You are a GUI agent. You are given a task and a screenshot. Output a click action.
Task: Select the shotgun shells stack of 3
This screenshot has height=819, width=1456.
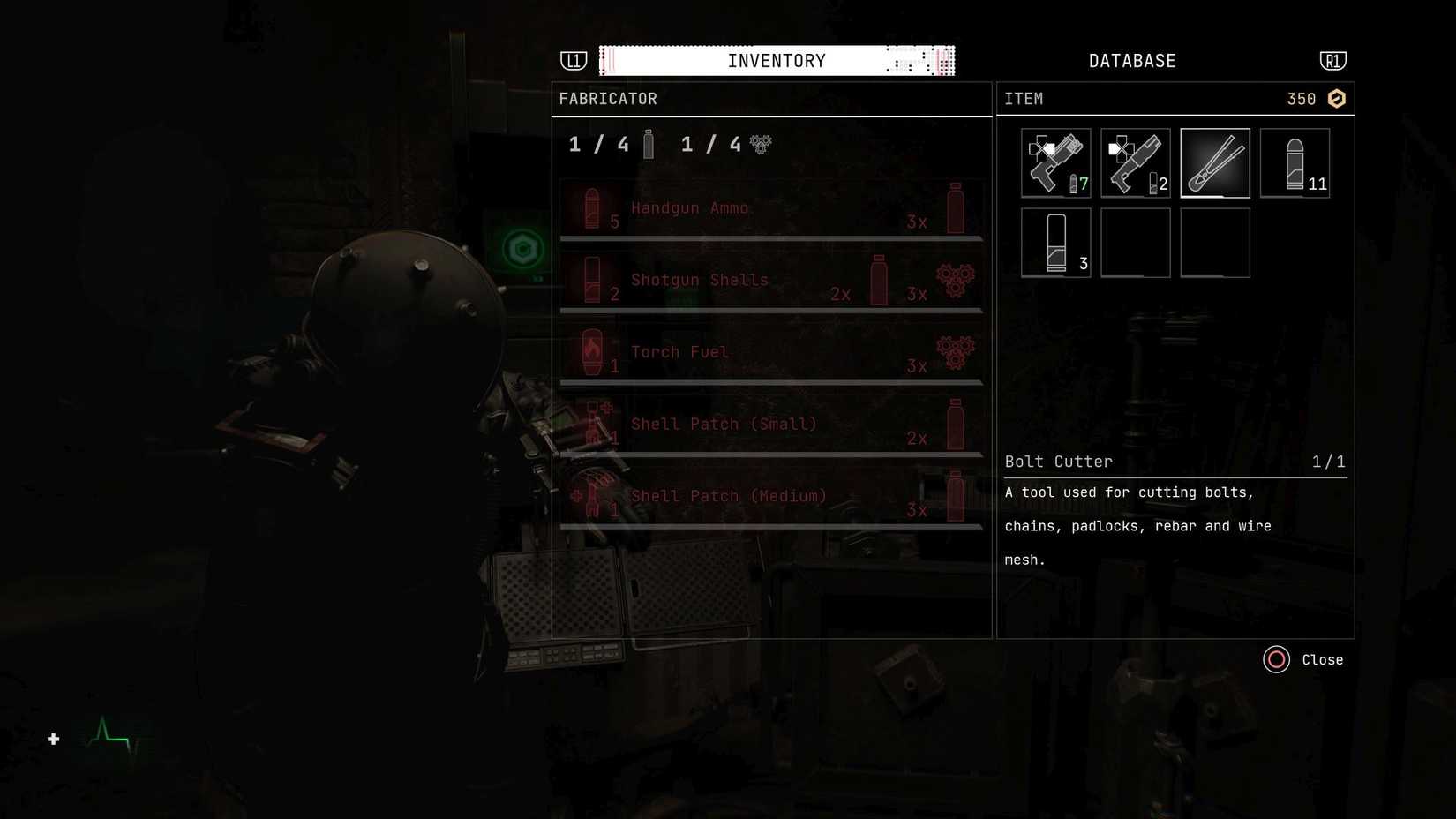[x=1055, y=242]
